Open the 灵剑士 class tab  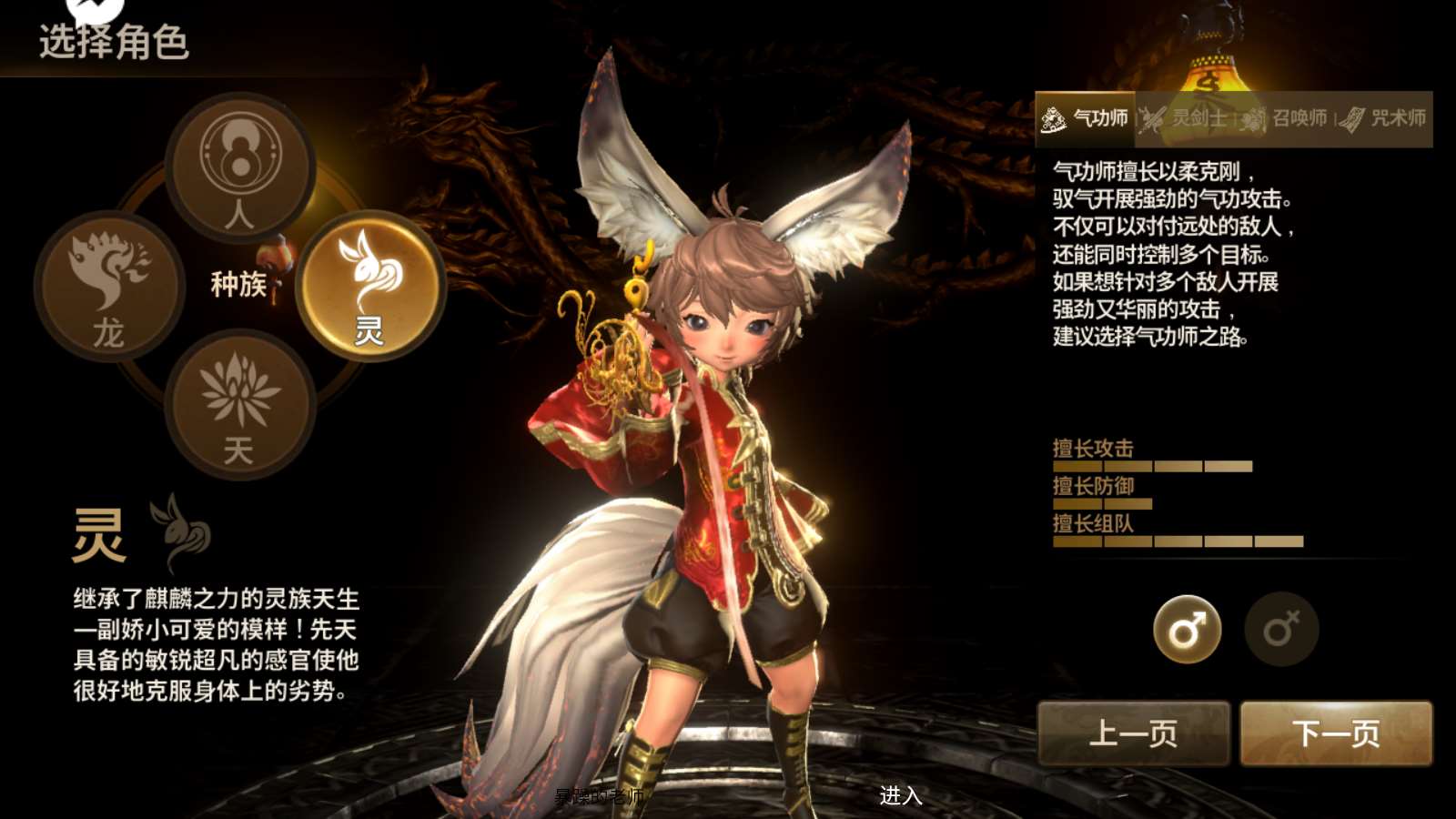[1185, 118]
